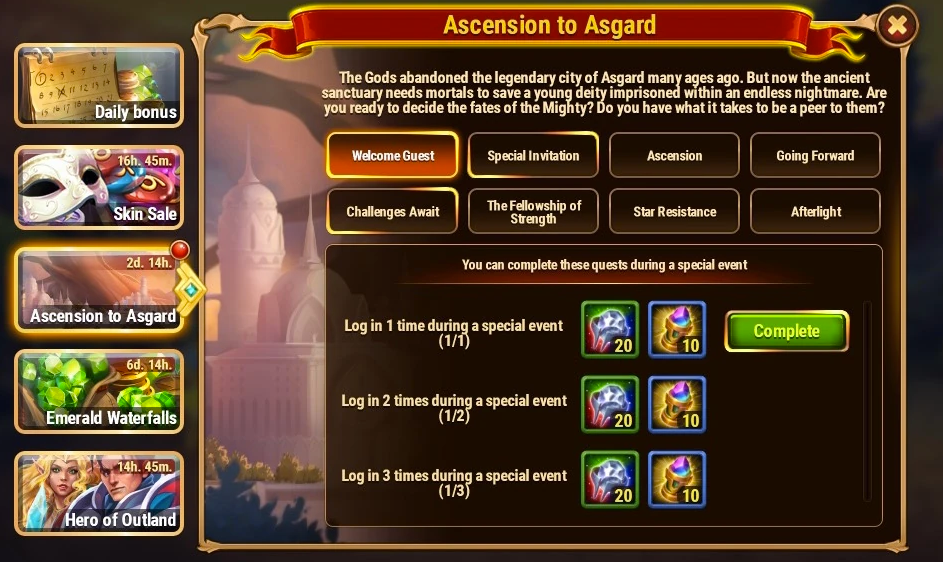Open the Hero of Outland event

(99, 493)
